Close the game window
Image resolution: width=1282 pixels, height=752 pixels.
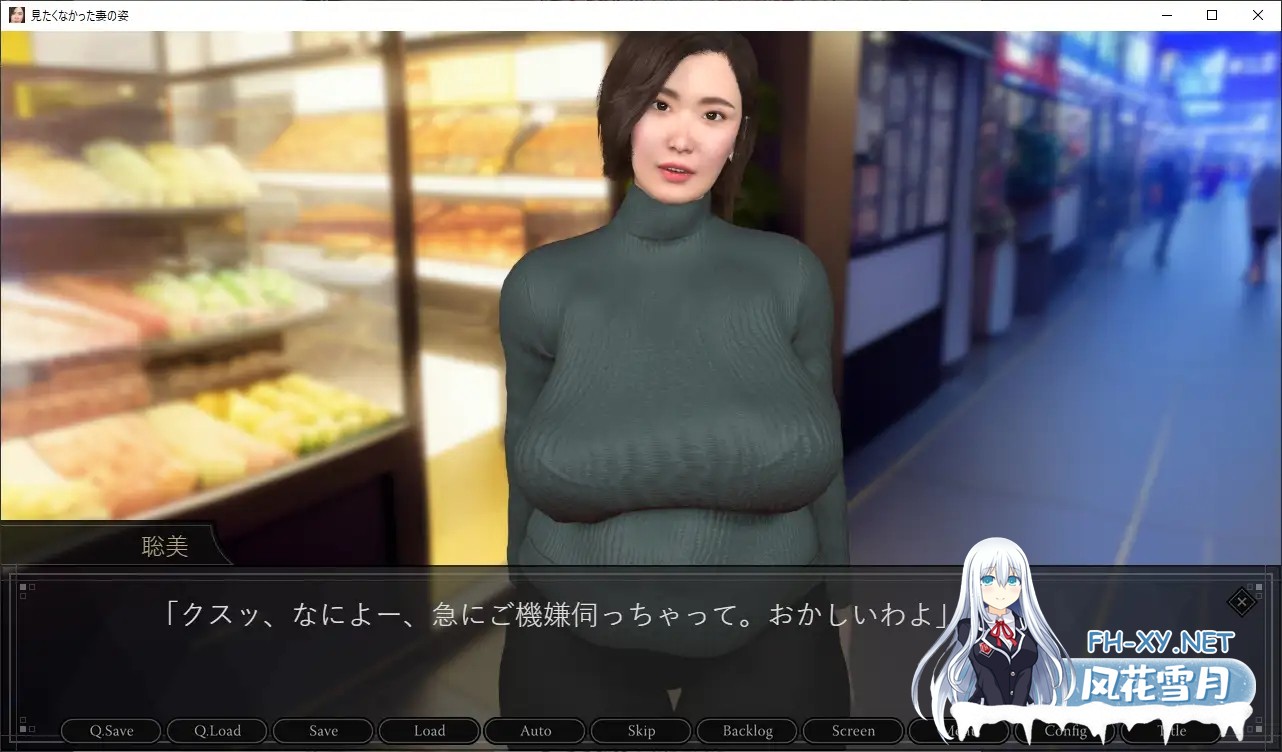pos(1258,15)
